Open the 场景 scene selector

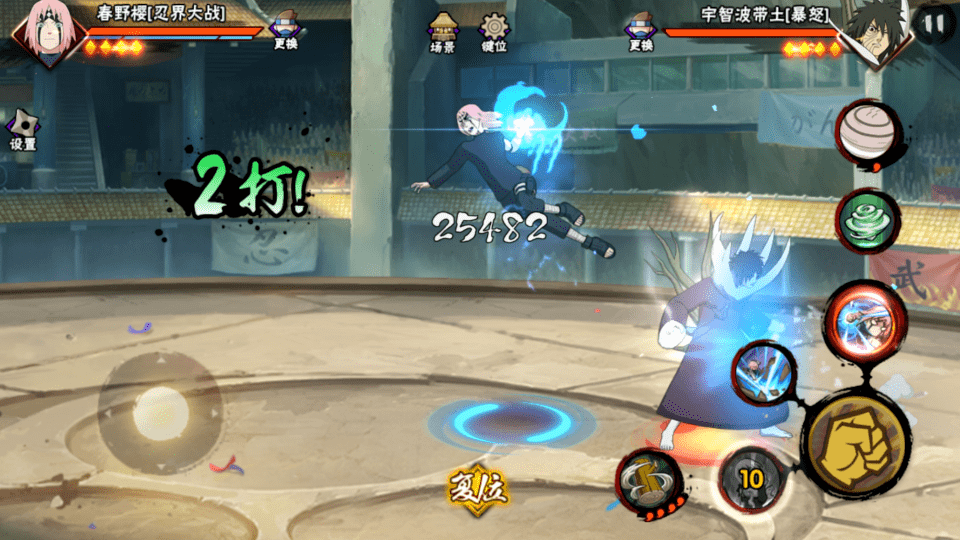point(443,31)
